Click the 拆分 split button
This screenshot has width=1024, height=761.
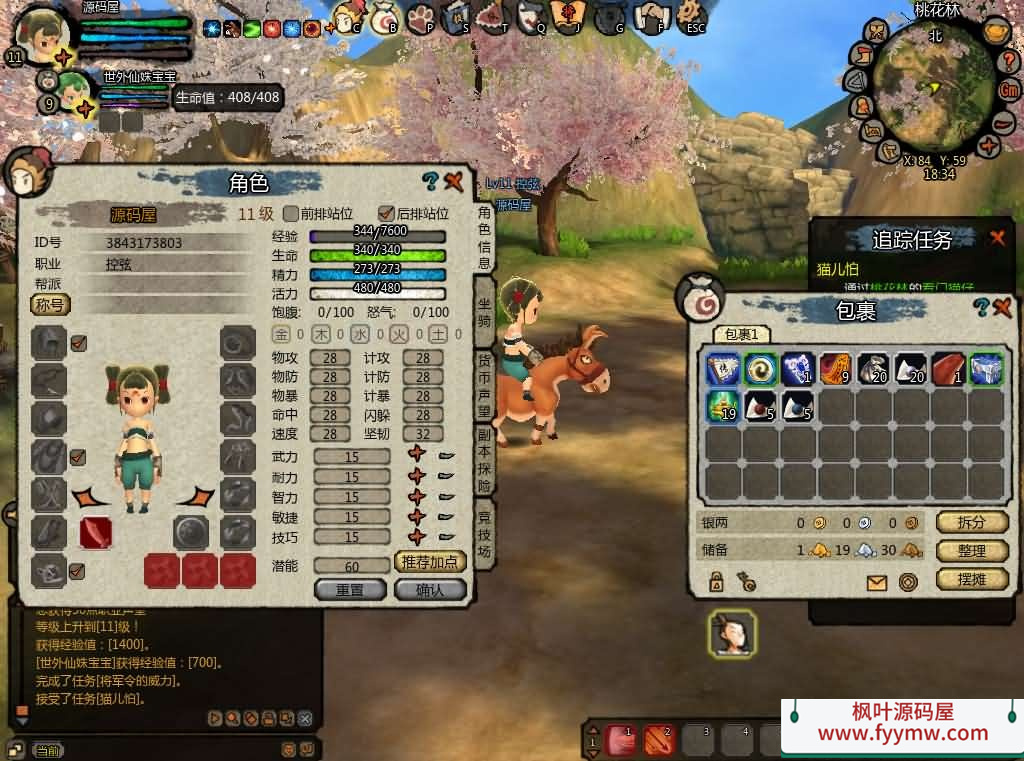(x=972, y=522)
